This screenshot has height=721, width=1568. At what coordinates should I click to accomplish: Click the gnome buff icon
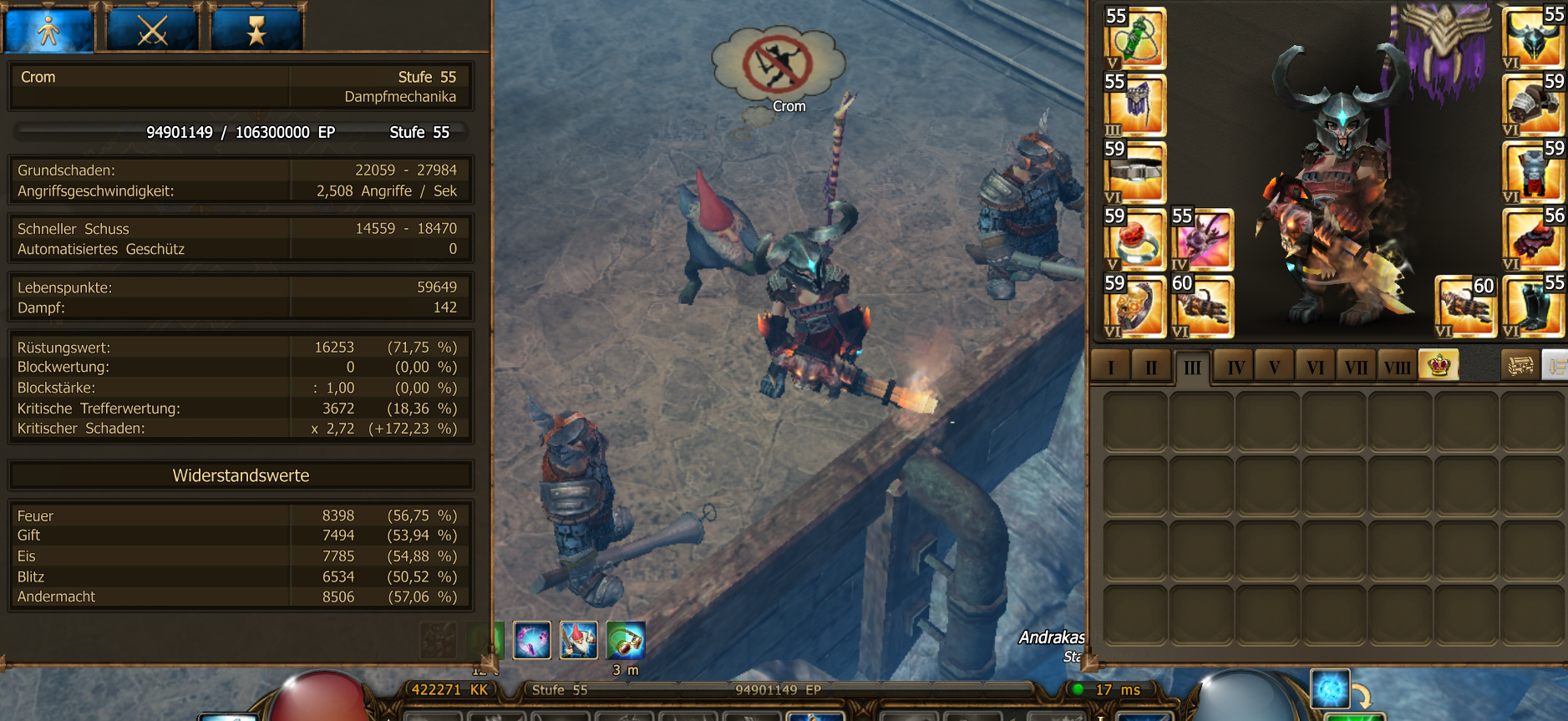pyautogui.click(x=578, y=641)
